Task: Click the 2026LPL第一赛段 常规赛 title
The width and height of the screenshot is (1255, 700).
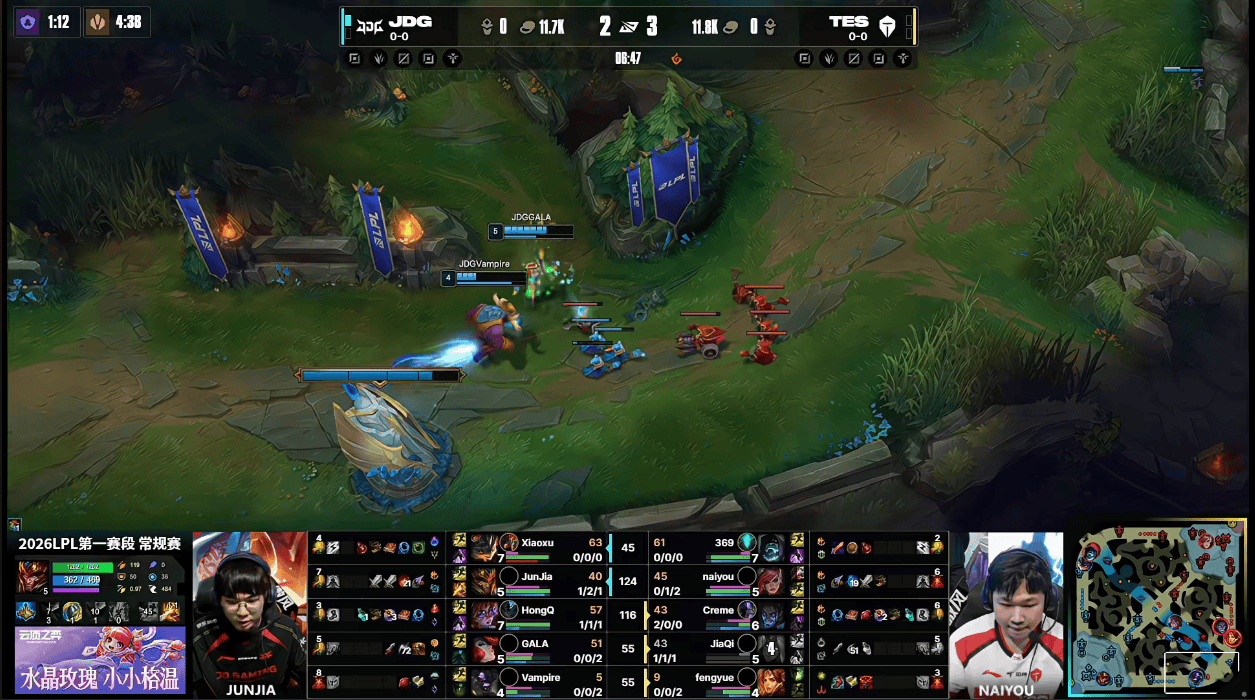Action: pos(99,543)
